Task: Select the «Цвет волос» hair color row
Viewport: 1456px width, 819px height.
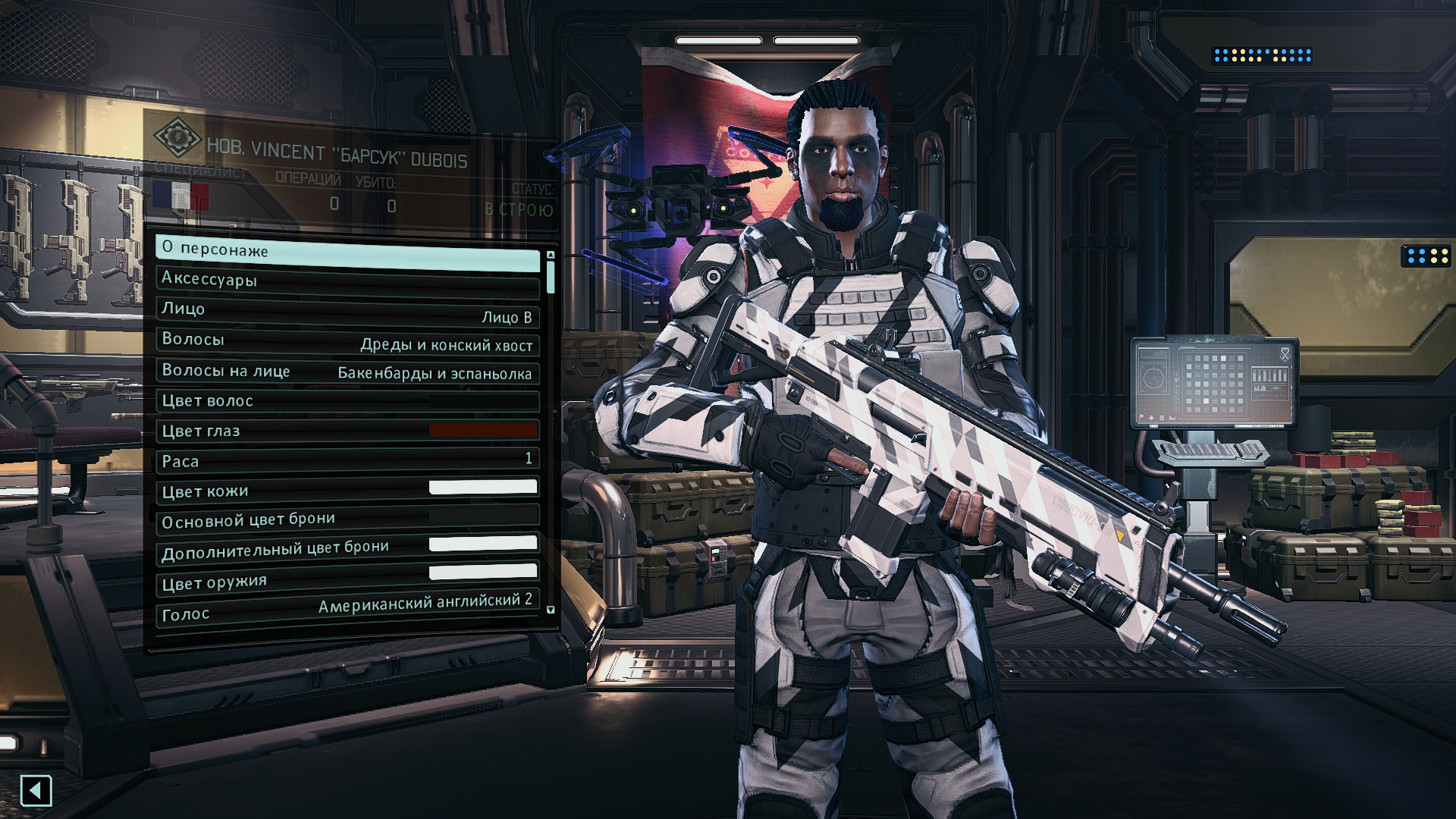Action: point(347,401)
